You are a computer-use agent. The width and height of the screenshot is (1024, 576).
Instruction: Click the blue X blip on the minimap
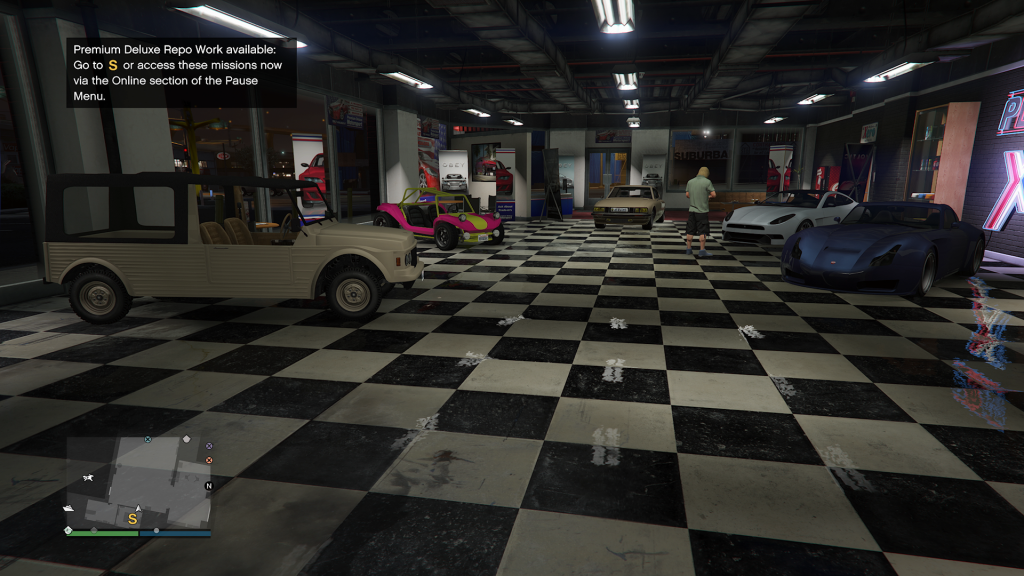148,439
